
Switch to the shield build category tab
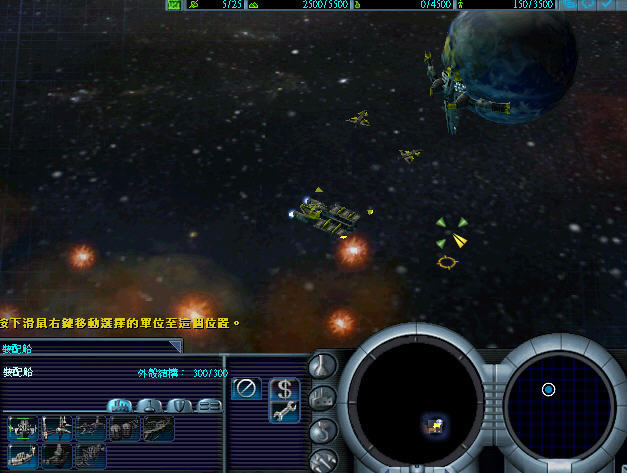[x=180, y=405]
